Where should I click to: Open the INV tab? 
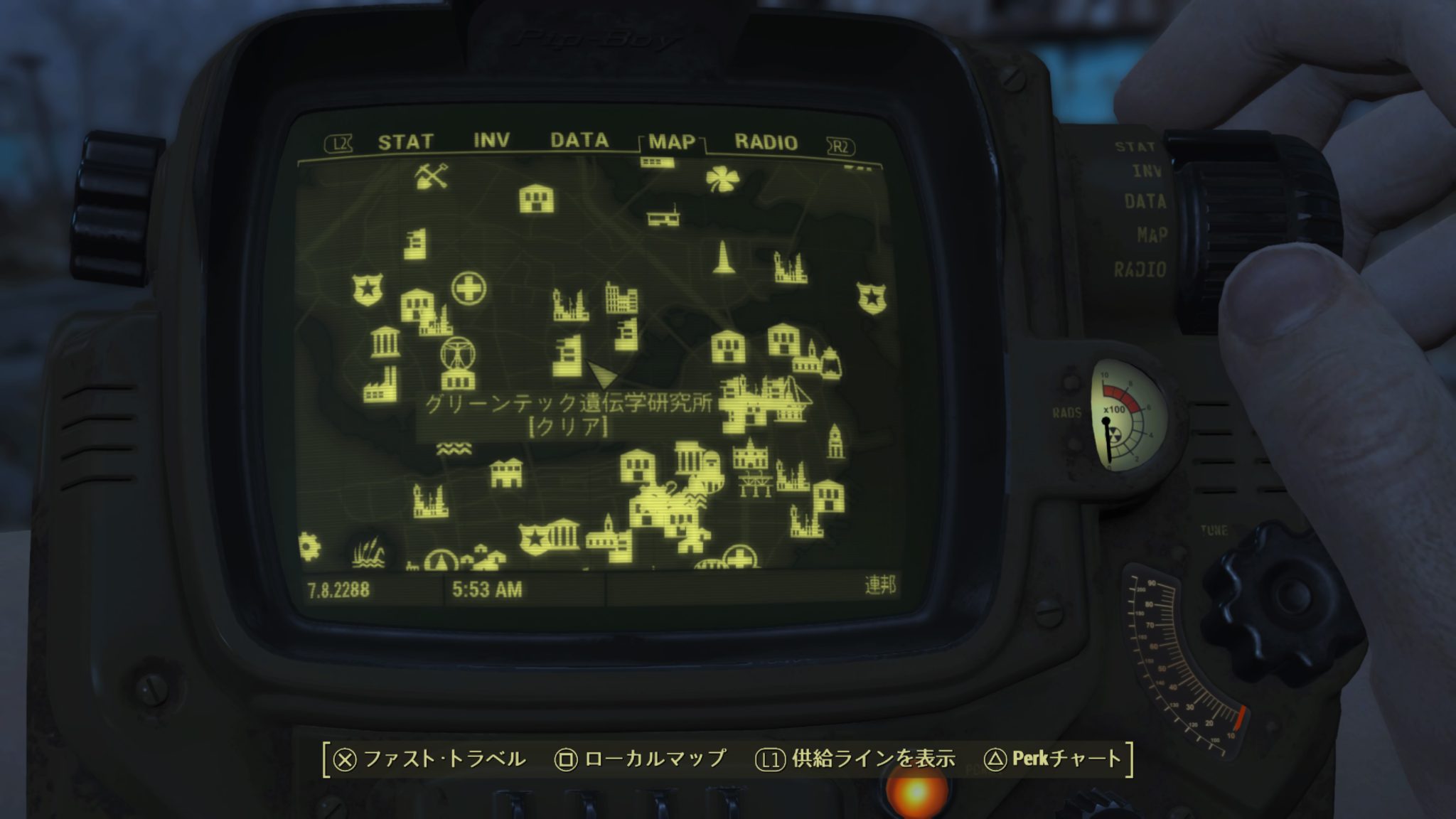(x=491, y=140)
